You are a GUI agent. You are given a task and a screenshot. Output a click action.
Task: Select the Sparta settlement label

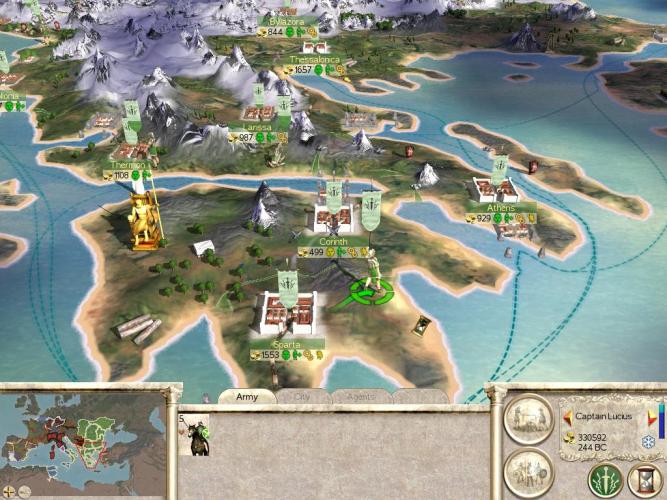coord(287,345)
